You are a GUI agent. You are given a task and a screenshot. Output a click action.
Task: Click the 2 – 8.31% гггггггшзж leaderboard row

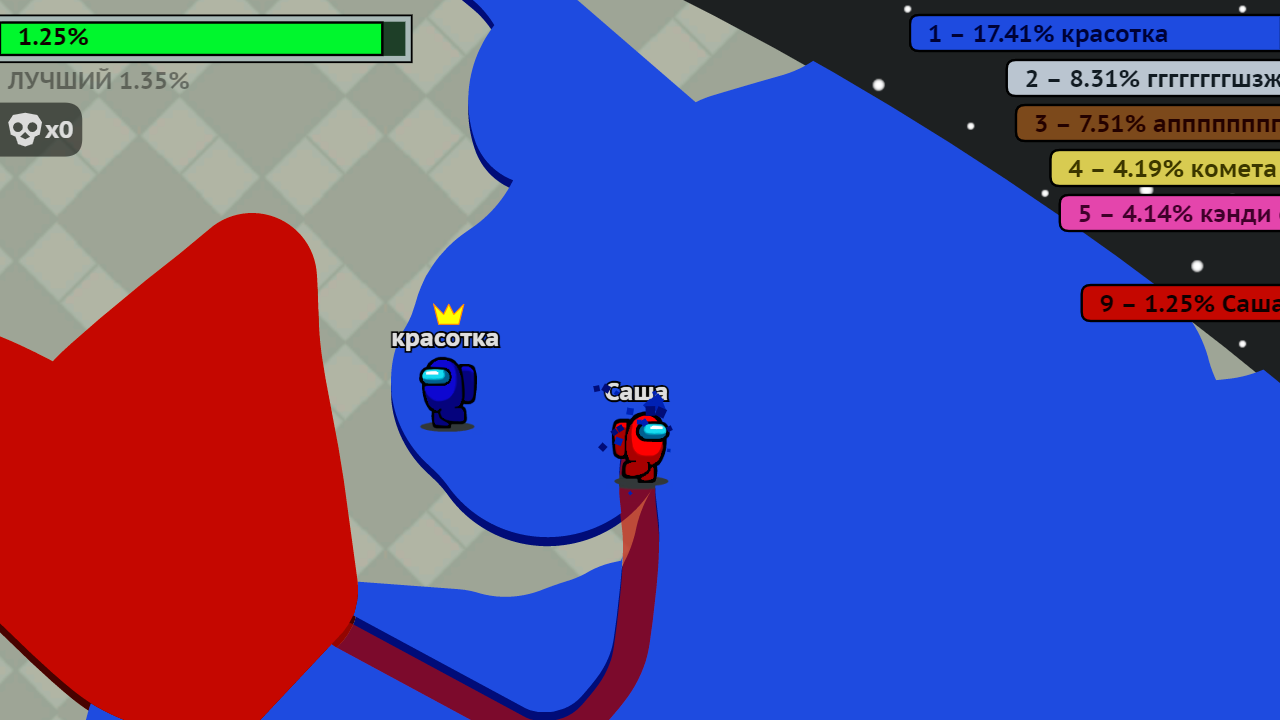click(1140, 78)
